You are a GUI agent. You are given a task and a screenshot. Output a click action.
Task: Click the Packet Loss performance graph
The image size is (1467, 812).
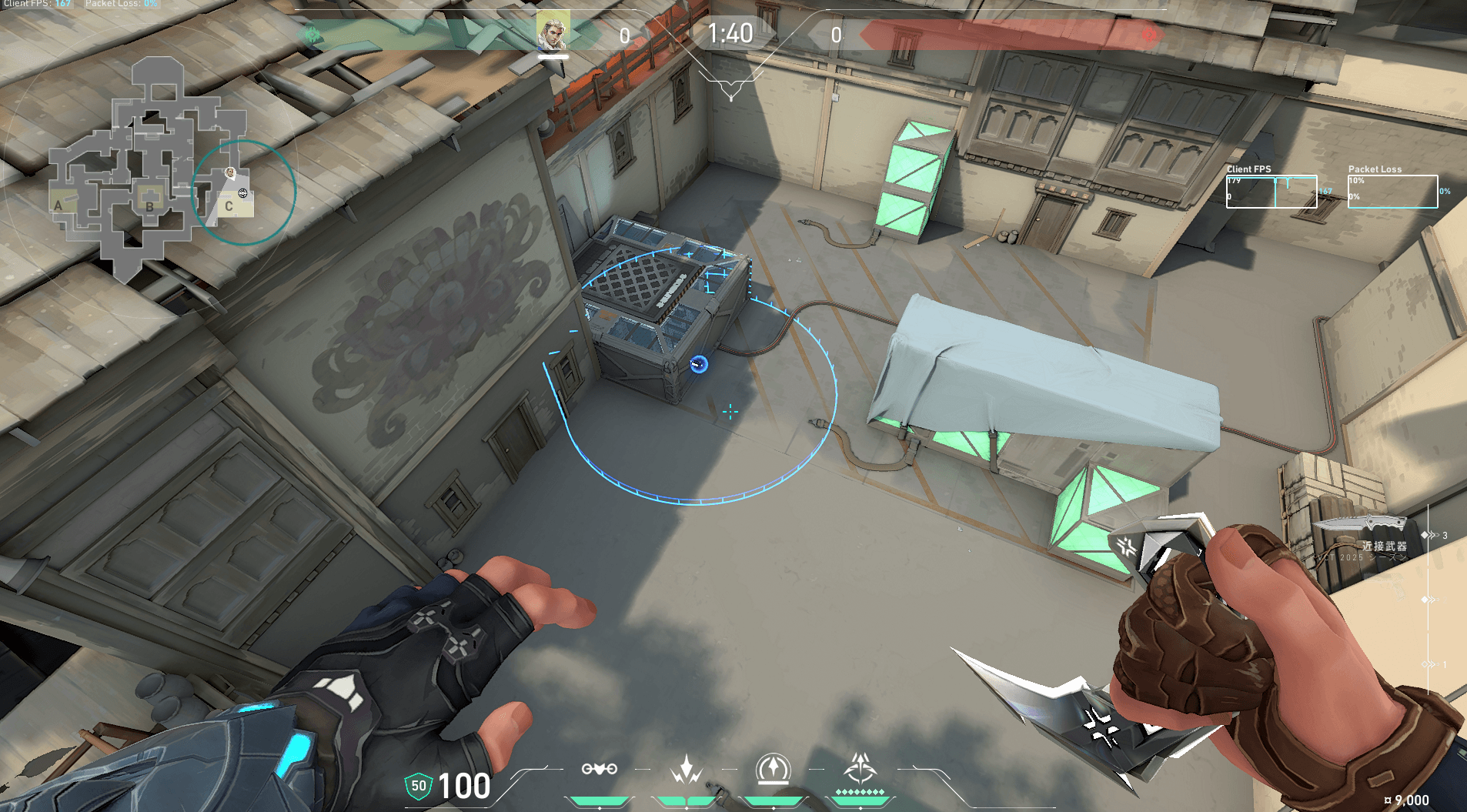point(1392,192)
